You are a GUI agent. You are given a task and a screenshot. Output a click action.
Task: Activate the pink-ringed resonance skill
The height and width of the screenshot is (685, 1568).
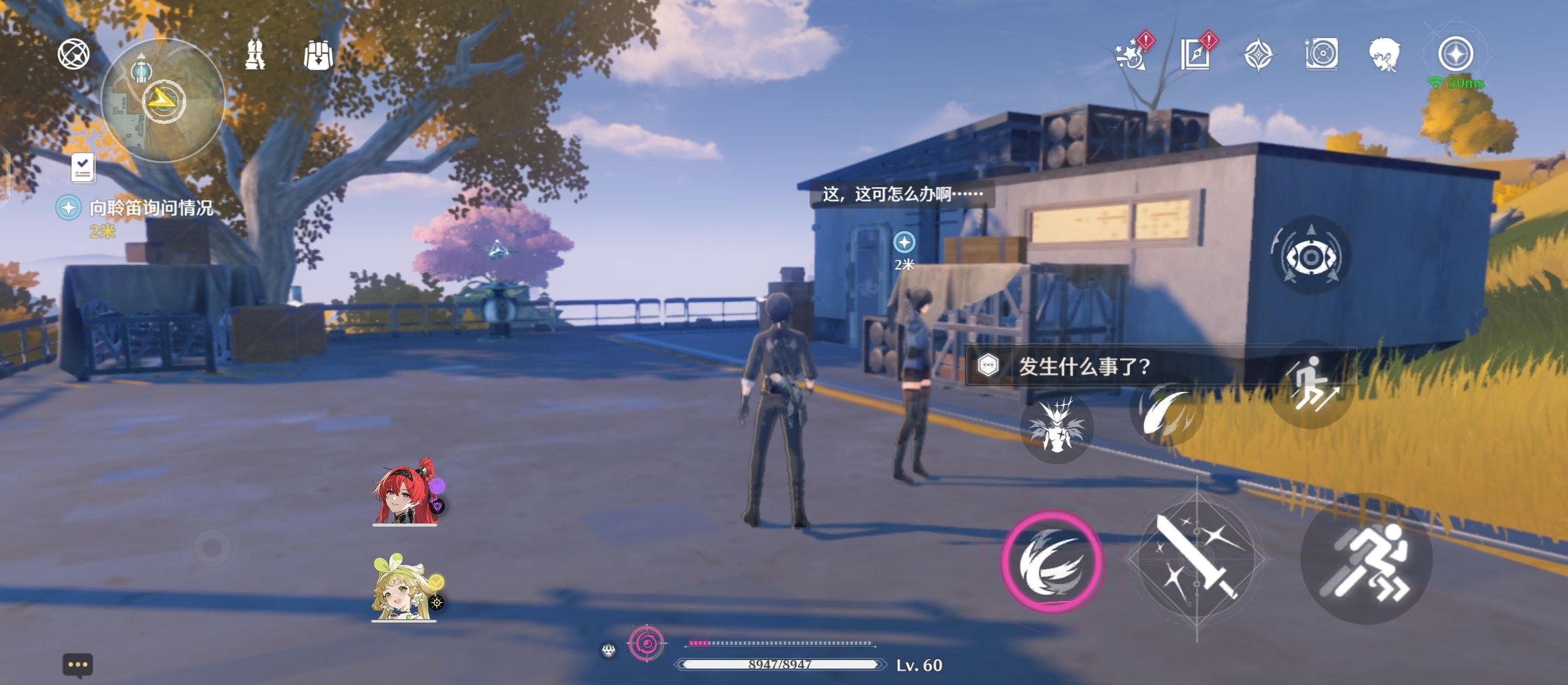click(x=1053, y=562)
